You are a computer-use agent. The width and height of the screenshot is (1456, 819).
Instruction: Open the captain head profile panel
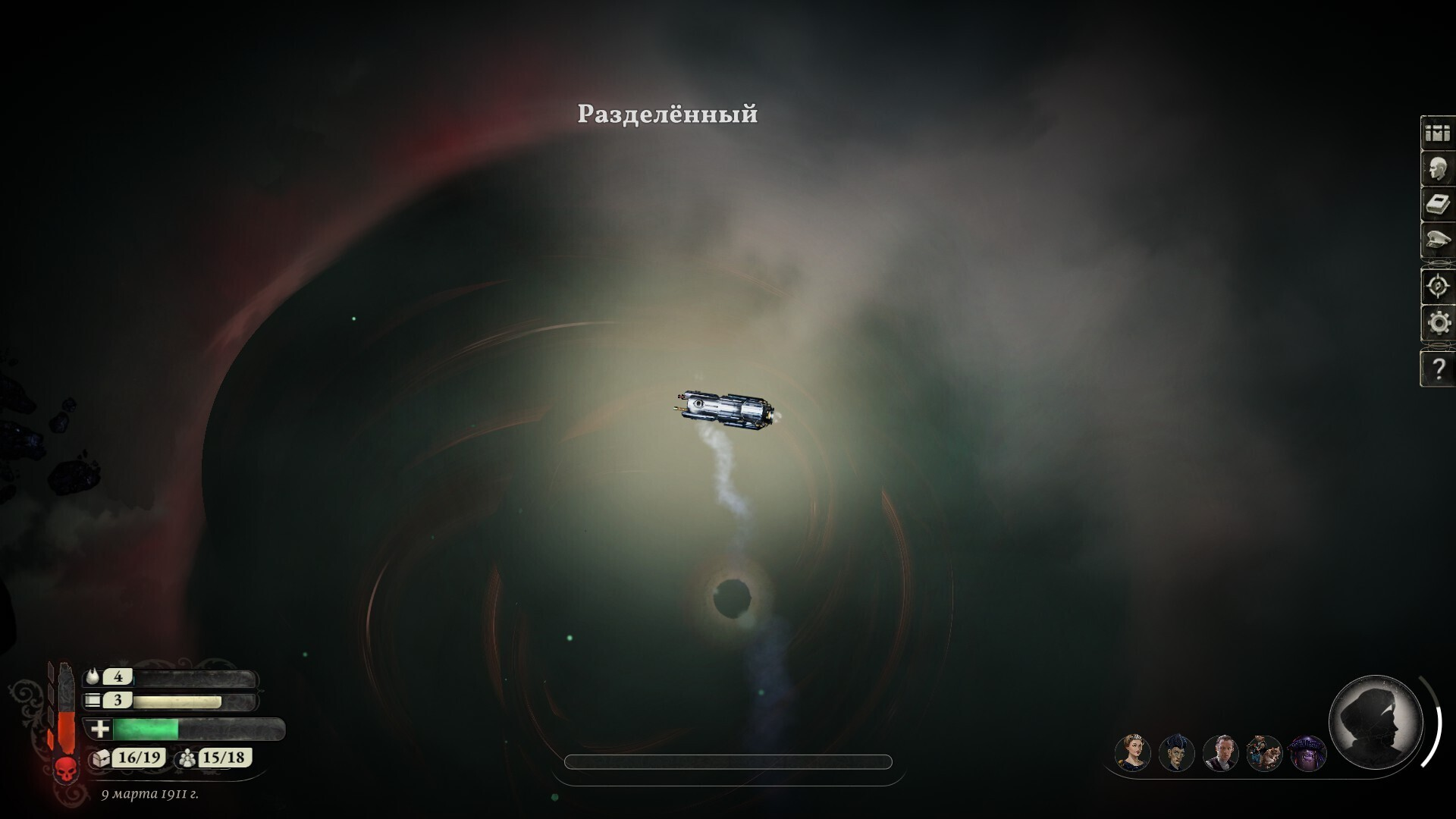click(x=1438, y=169)
